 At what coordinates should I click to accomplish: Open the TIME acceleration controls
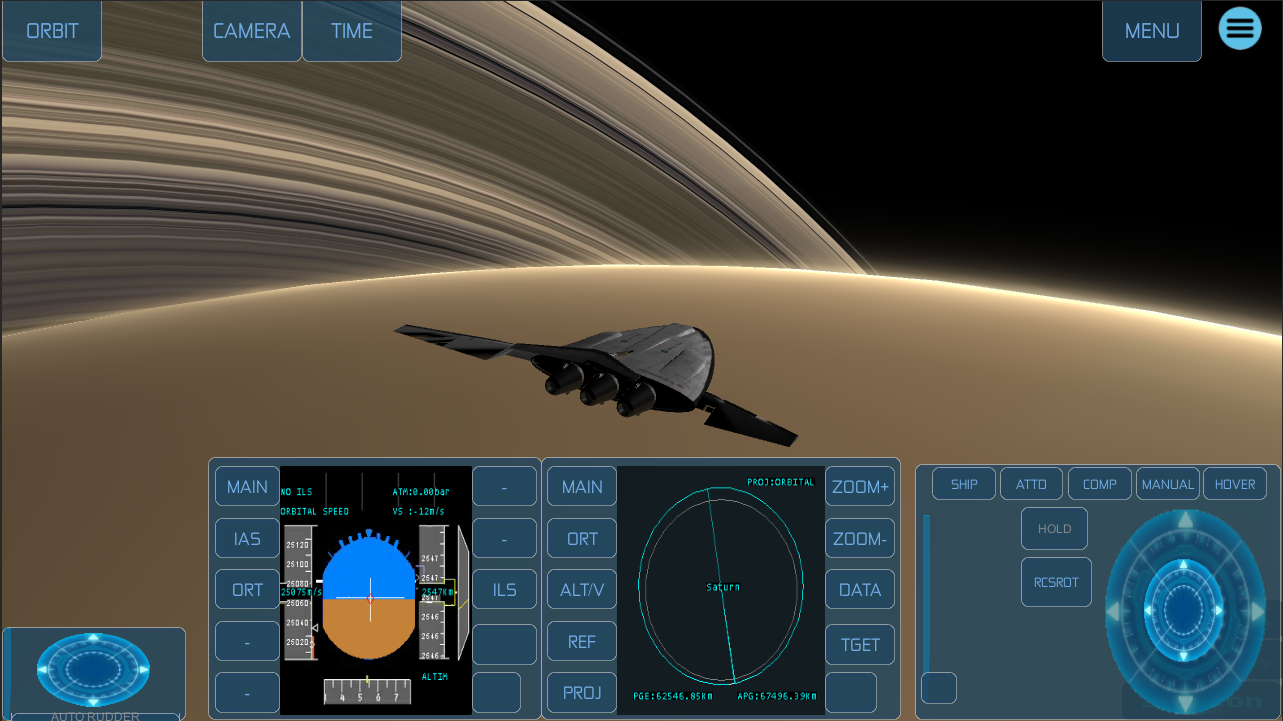point(351,30)
